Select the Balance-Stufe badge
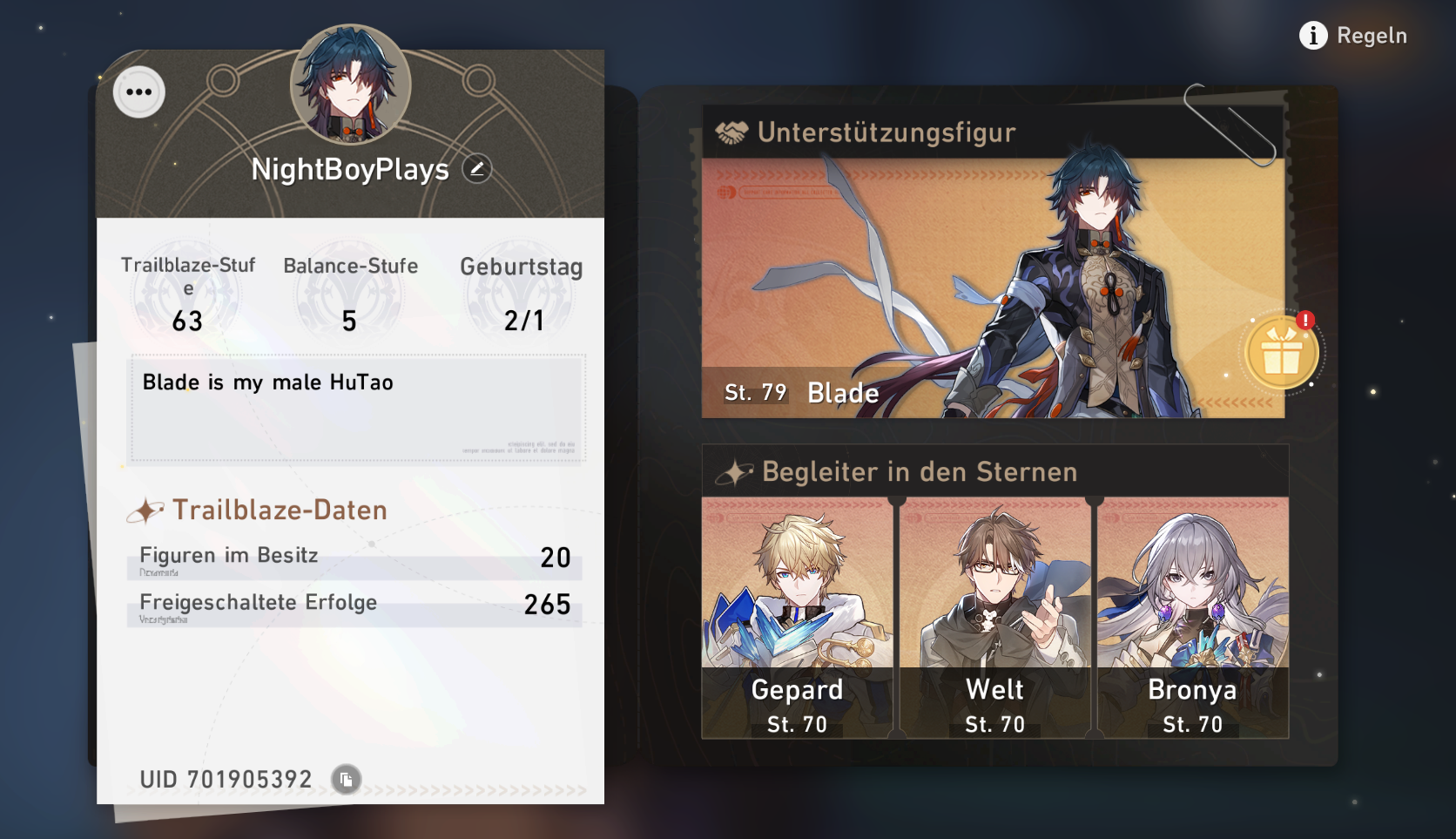The image size is (1456, 839). point(349,292)
